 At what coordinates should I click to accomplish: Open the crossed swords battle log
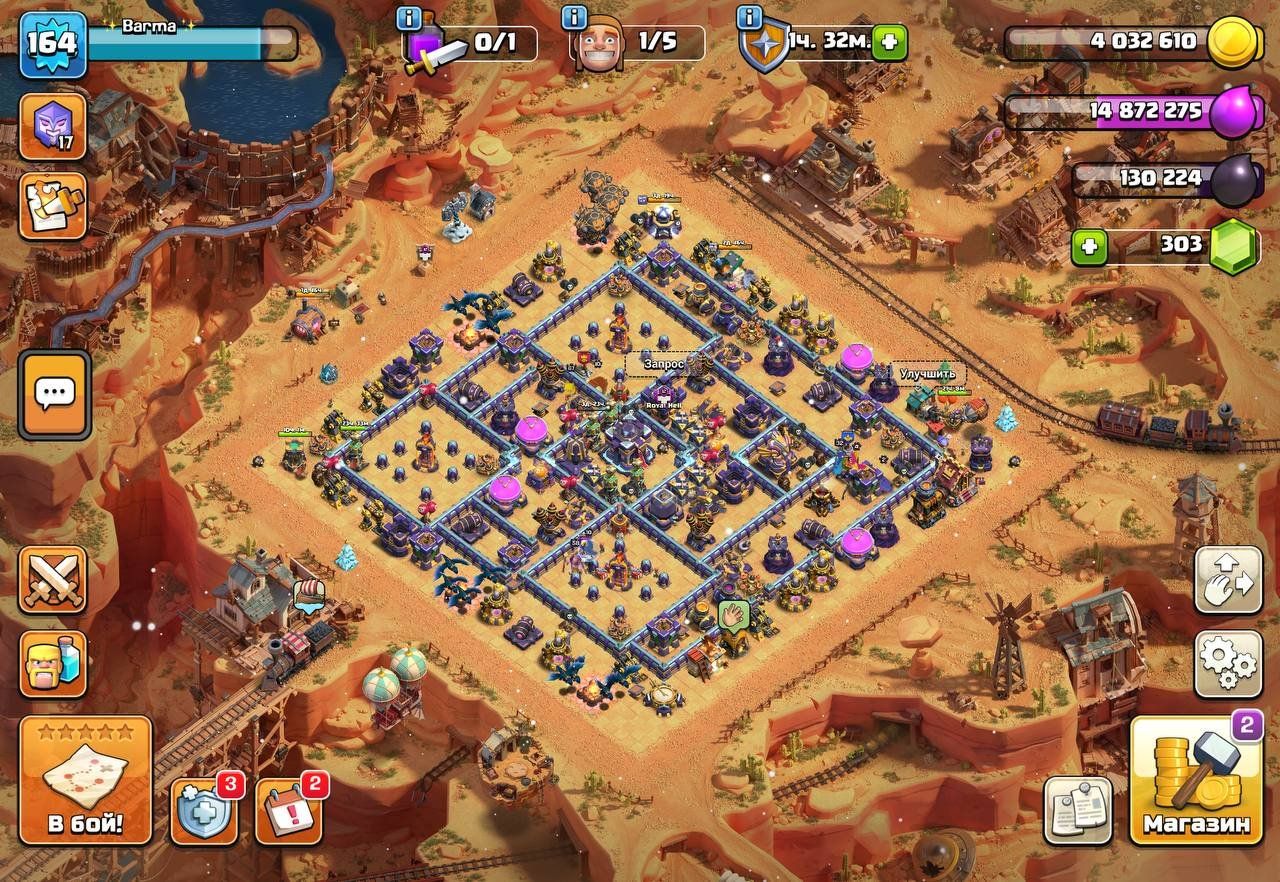pyautogui.click(x=53, y=580)
